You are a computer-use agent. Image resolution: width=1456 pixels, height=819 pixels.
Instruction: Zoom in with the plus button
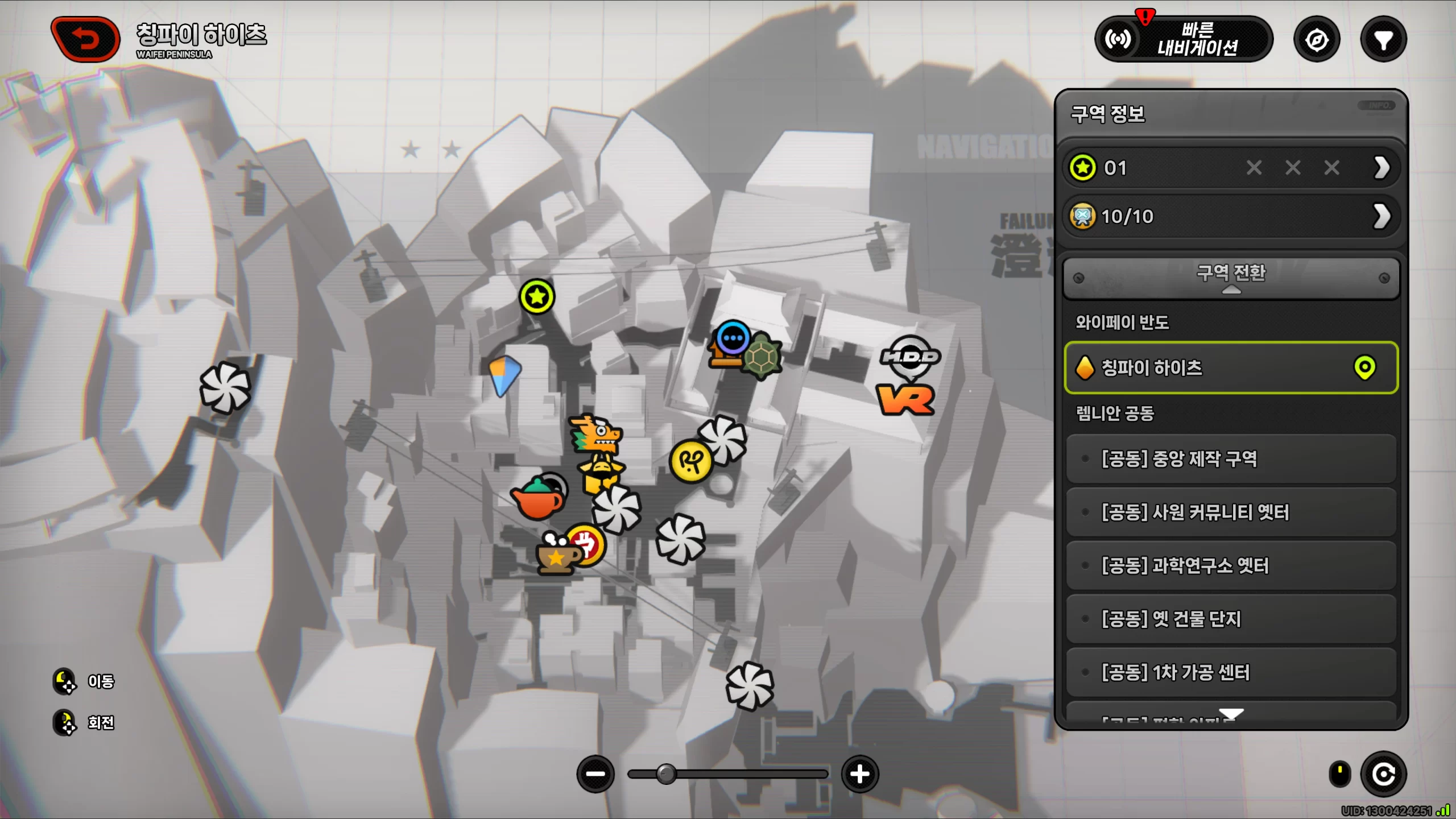coord(859,773)
